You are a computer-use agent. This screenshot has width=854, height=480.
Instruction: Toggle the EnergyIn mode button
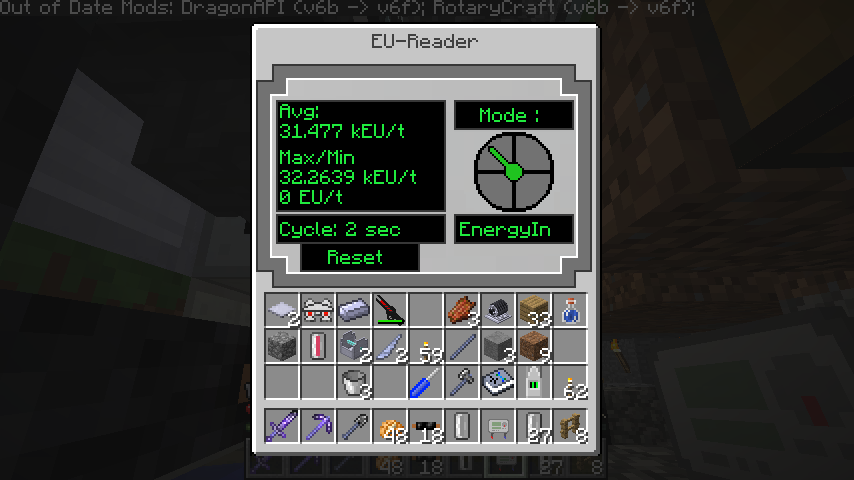(x=514, y=229)
